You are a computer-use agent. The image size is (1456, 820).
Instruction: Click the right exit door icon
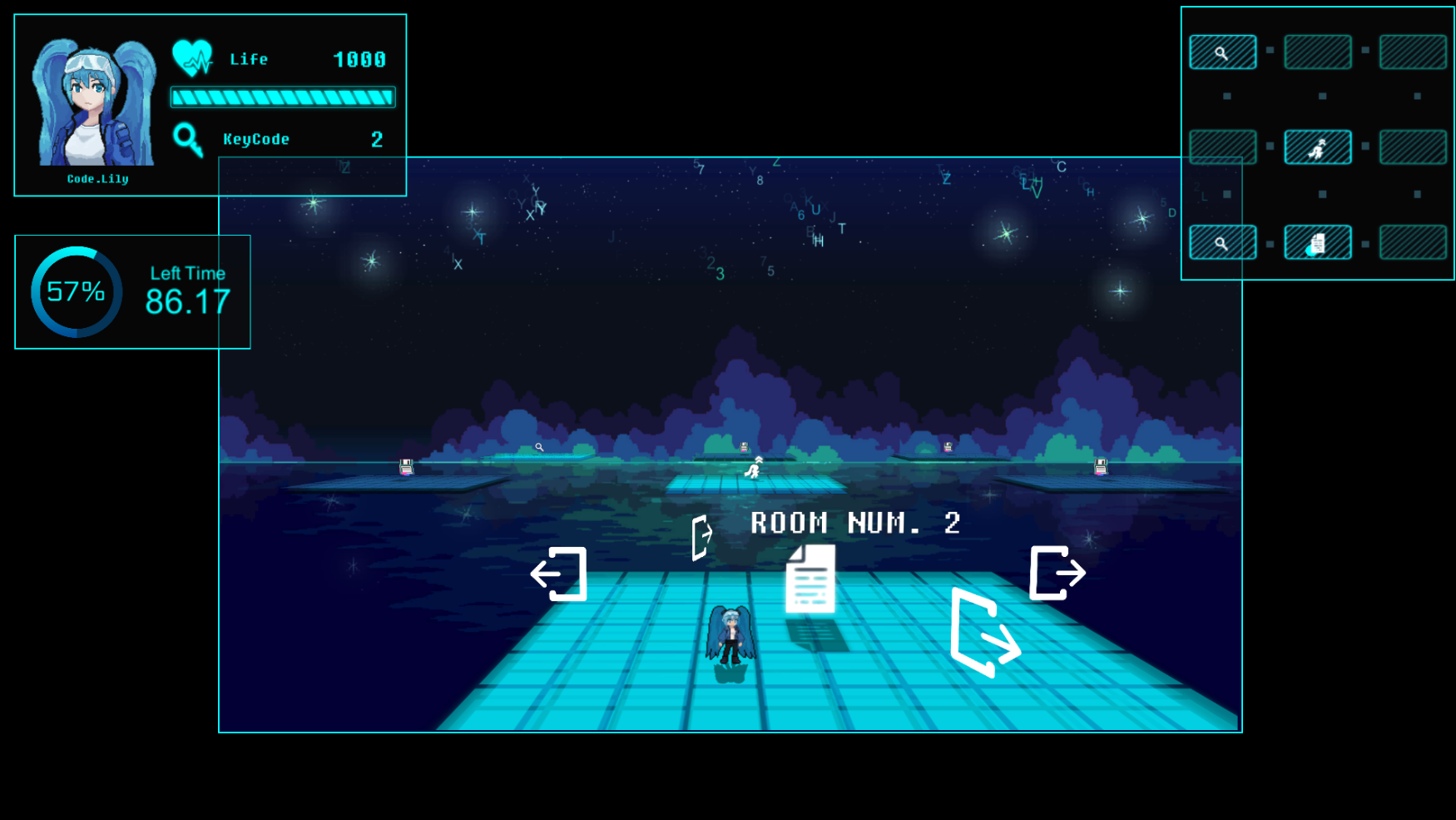tap(1057, 573)
